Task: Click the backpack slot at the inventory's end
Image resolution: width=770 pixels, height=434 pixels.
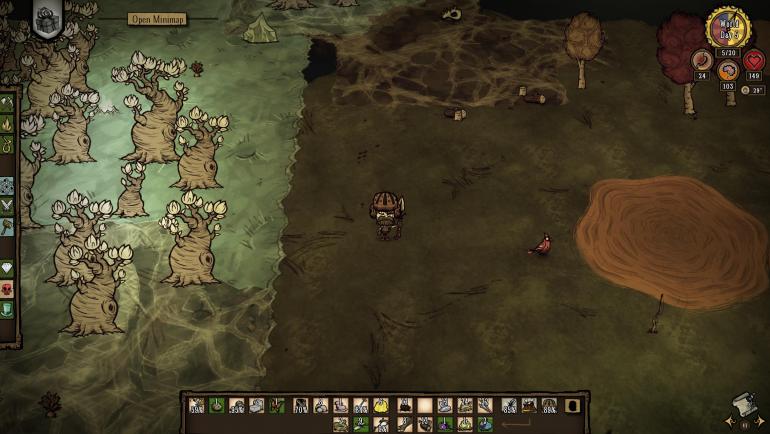Action: tap(572, 405)
